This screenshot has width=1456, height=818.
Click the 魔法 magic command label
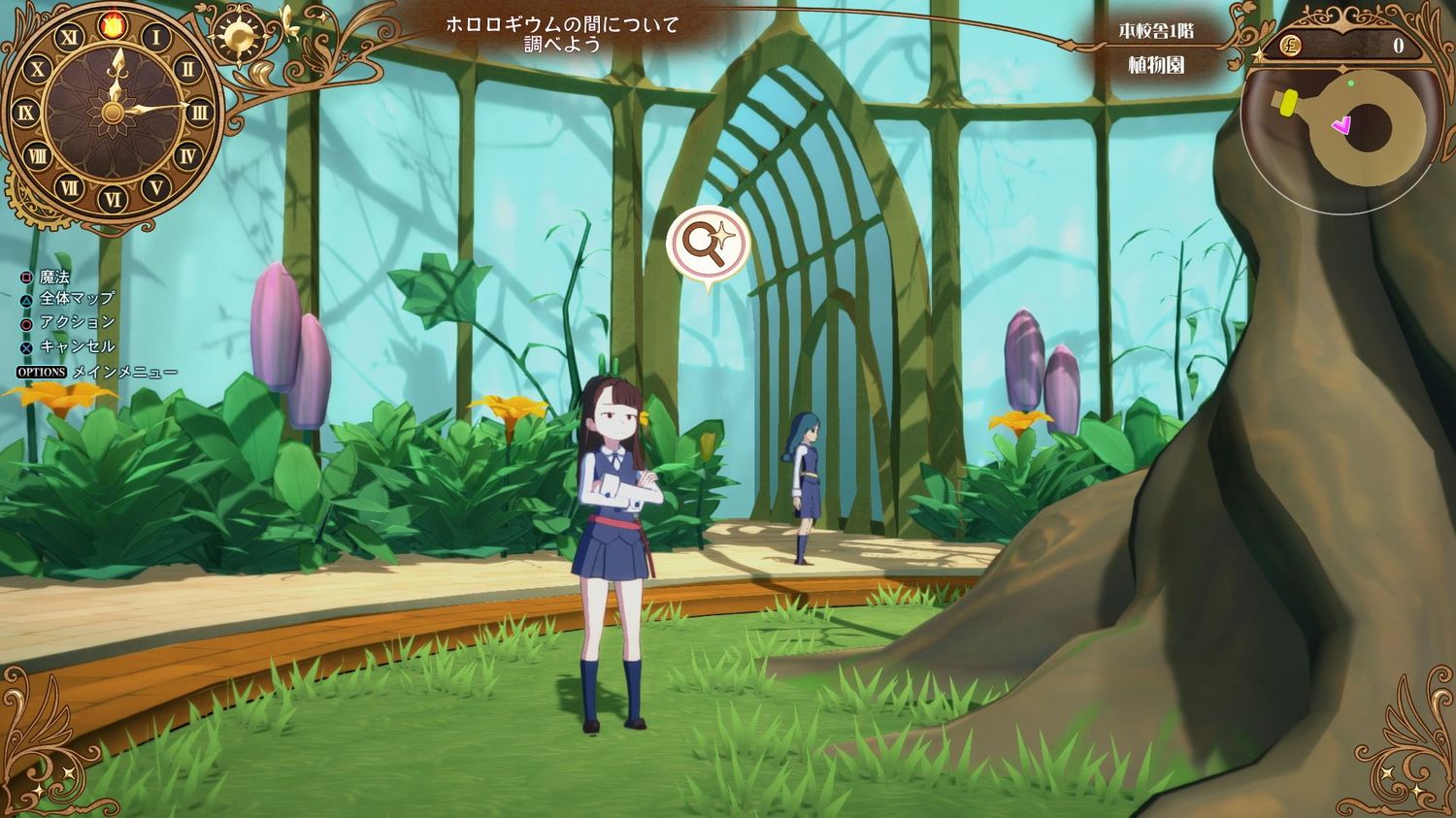coord(56,278)
